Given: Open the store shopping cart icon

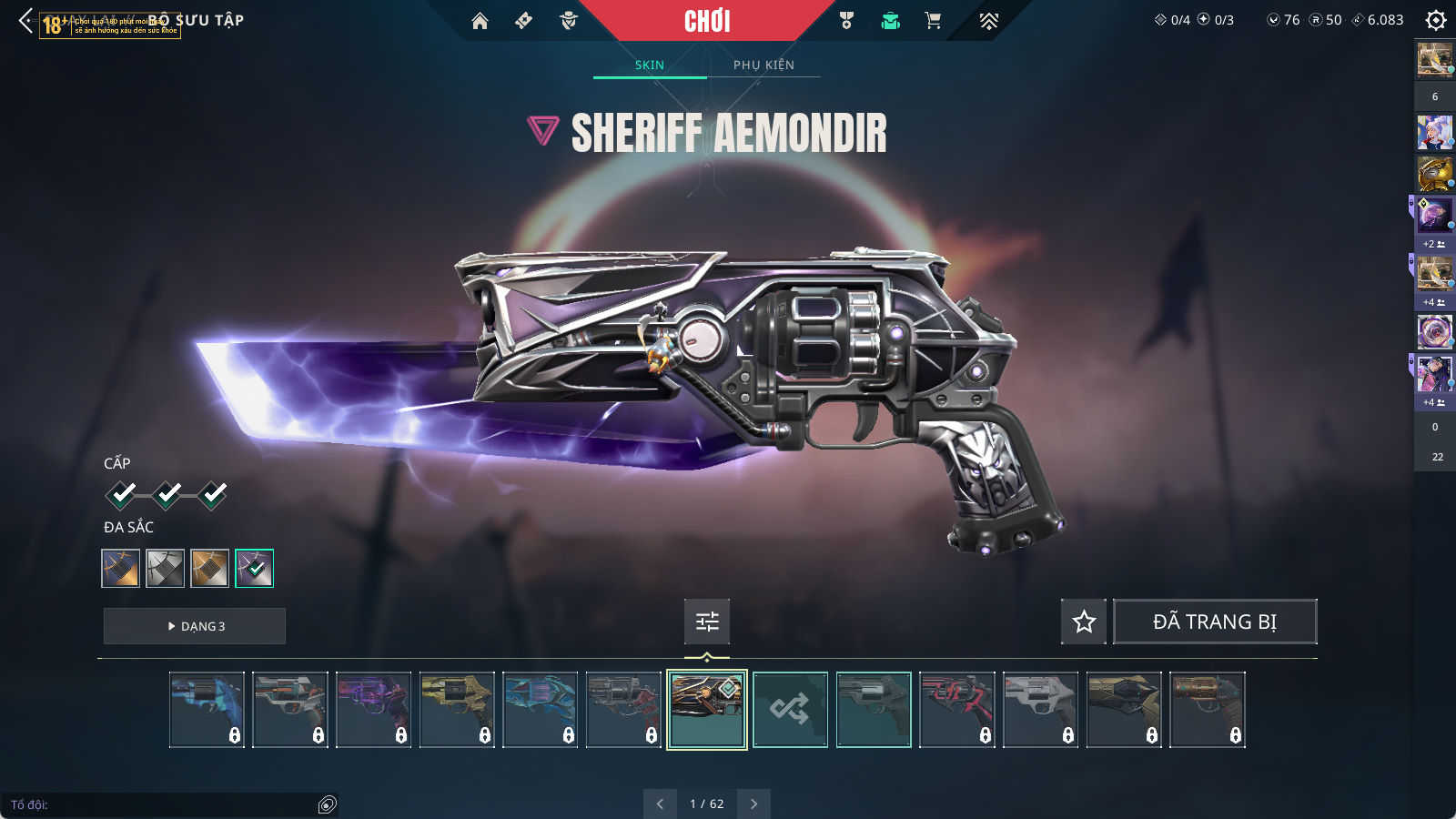Looking at the screenshot, I should pos(933,21).
